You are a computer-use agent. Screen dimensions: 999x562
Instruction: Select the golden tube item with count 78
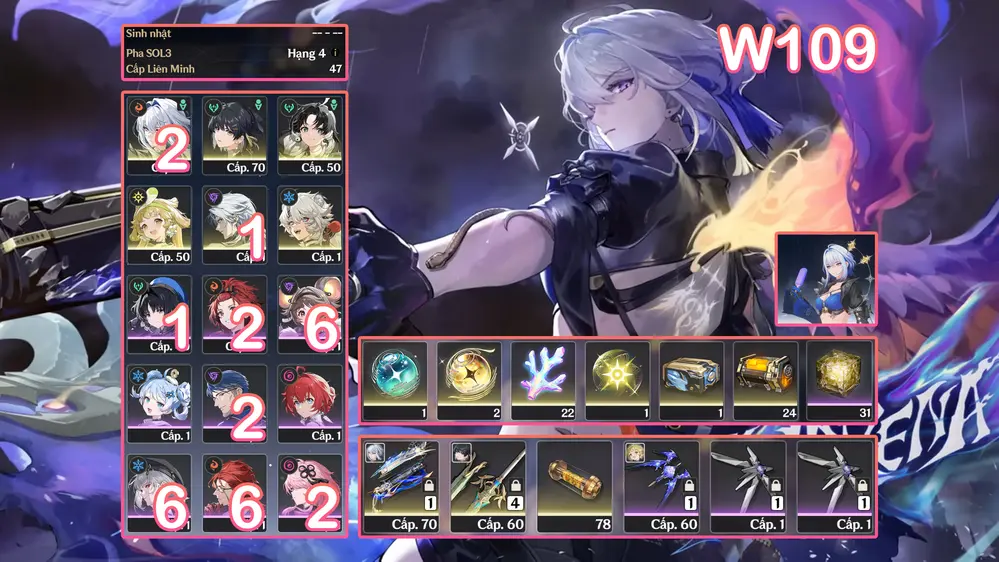point(574,487)
